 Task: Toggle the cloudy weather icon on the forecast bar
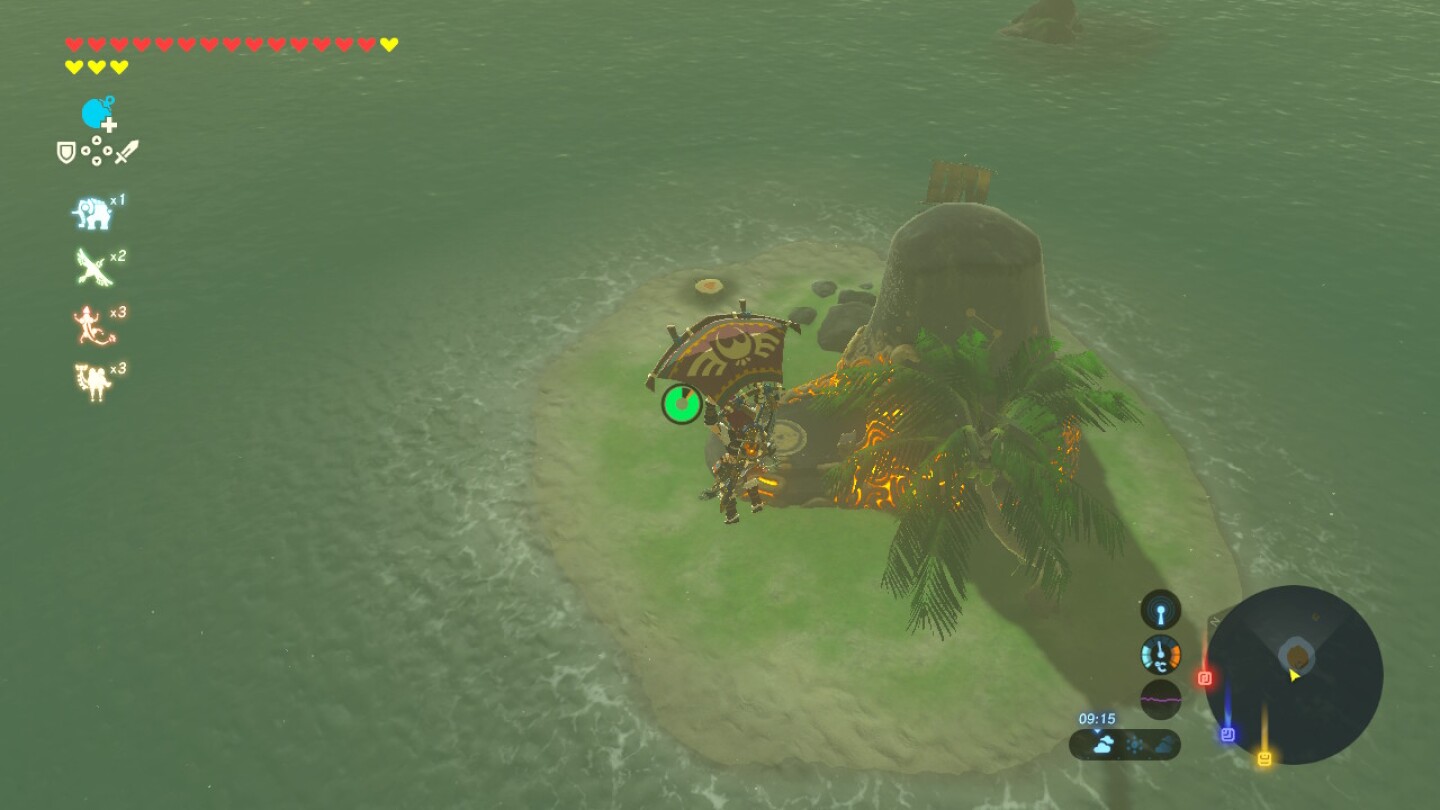(1103, 743)
